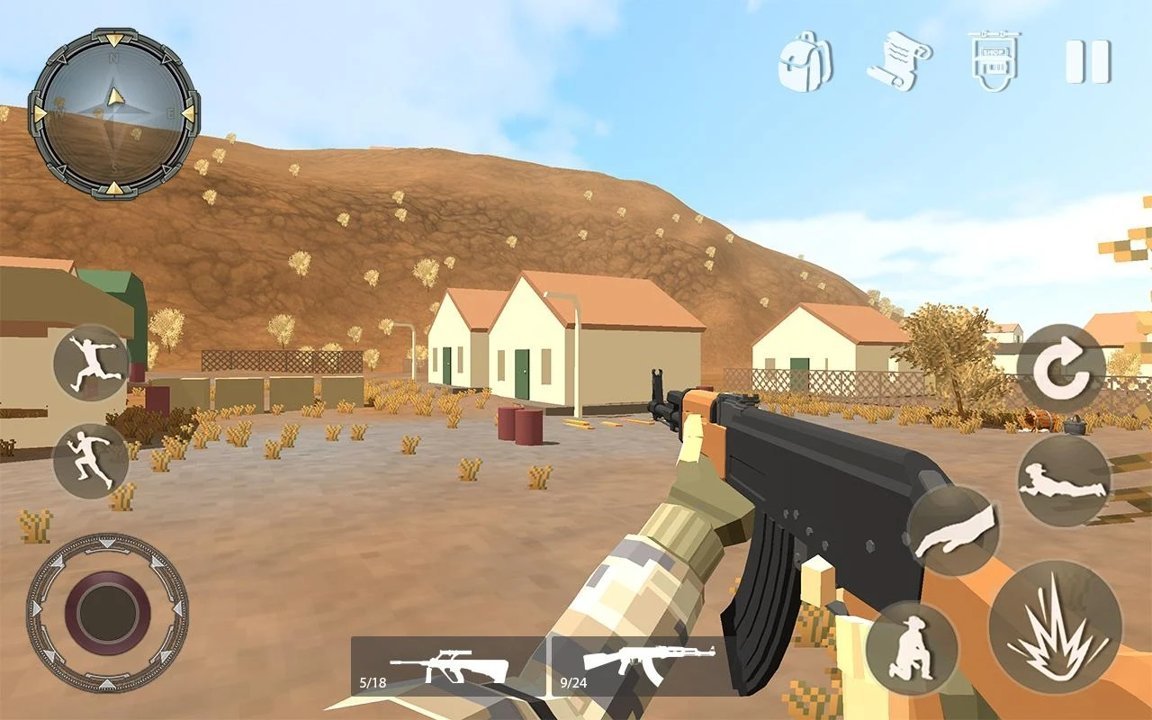
Task: Go prone with the lying soldier button
Action: click(x=1063, y=481)
